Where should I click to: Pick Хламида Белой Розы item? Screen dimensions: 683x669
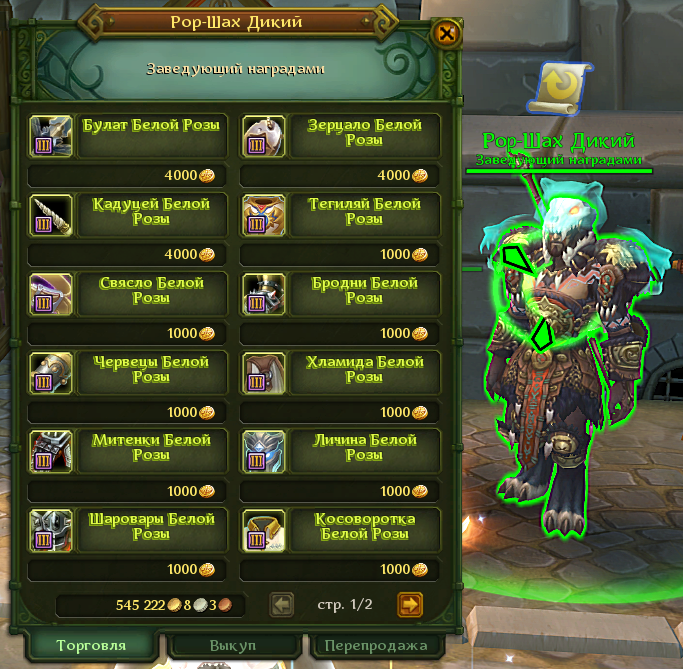pos(263,372)
